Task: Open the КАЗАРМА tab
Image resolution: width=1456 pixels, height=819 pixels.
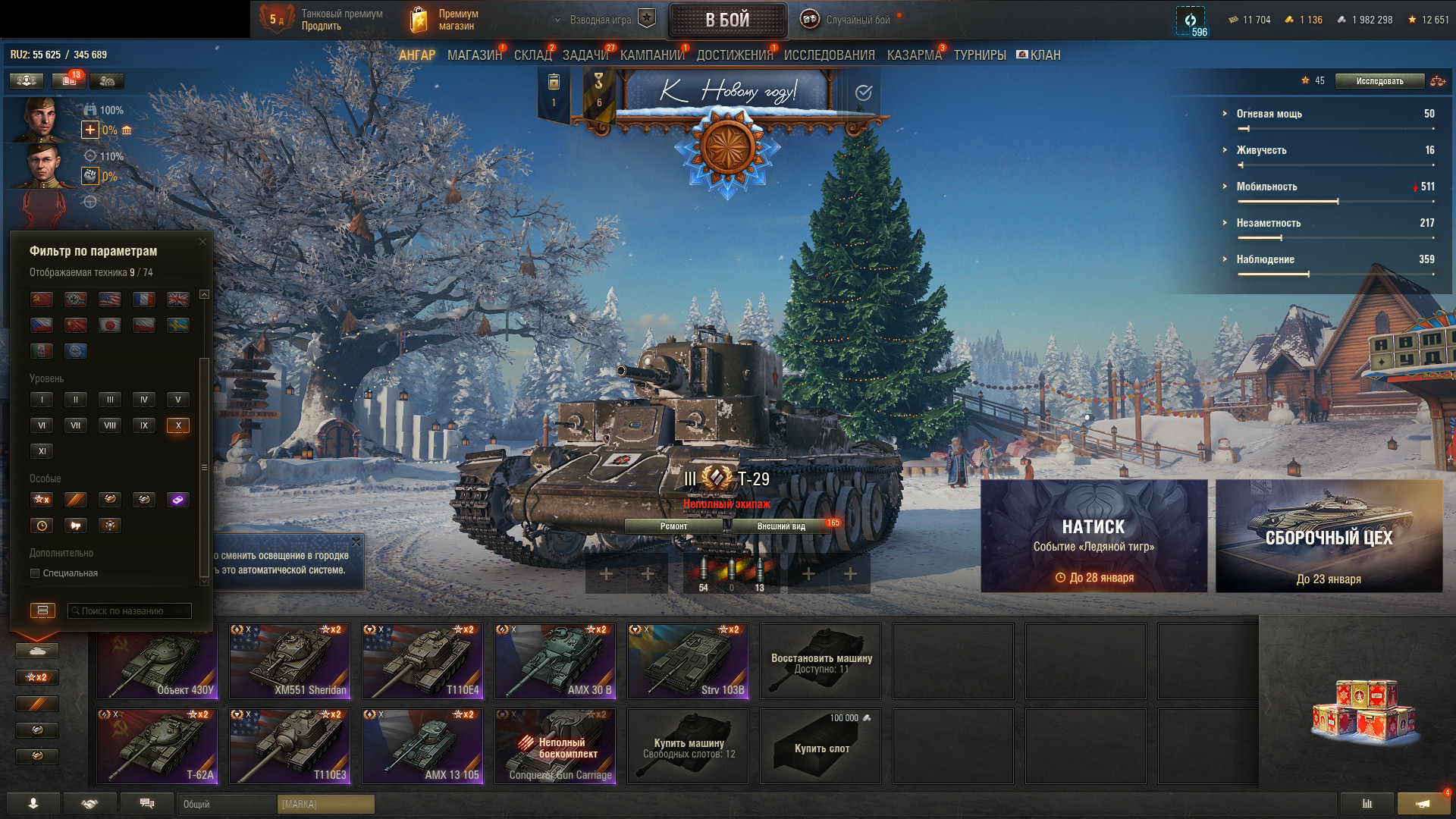Action: click(914, 55)
